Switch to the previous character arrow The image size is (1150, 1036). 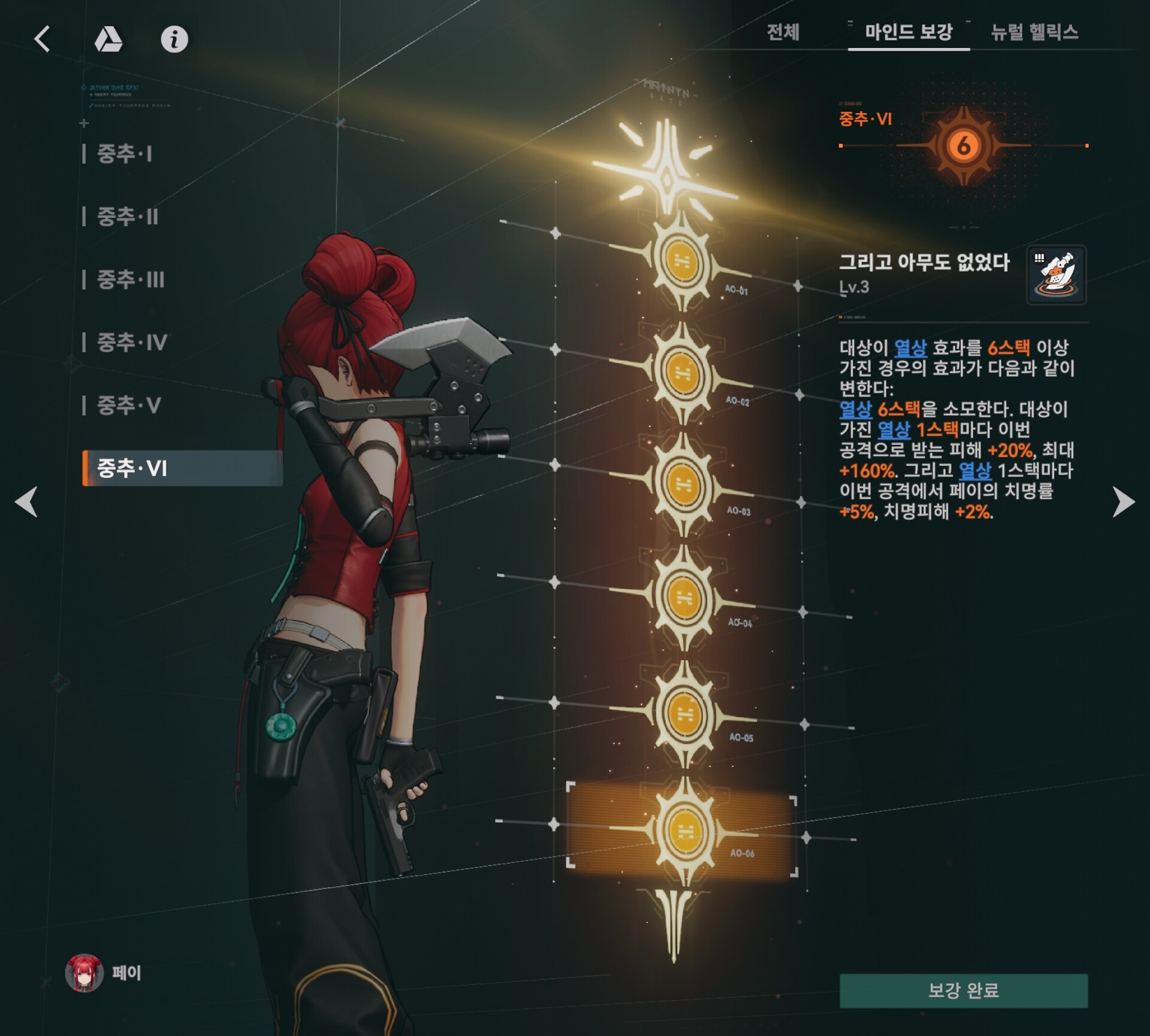(x=27, y=501)
